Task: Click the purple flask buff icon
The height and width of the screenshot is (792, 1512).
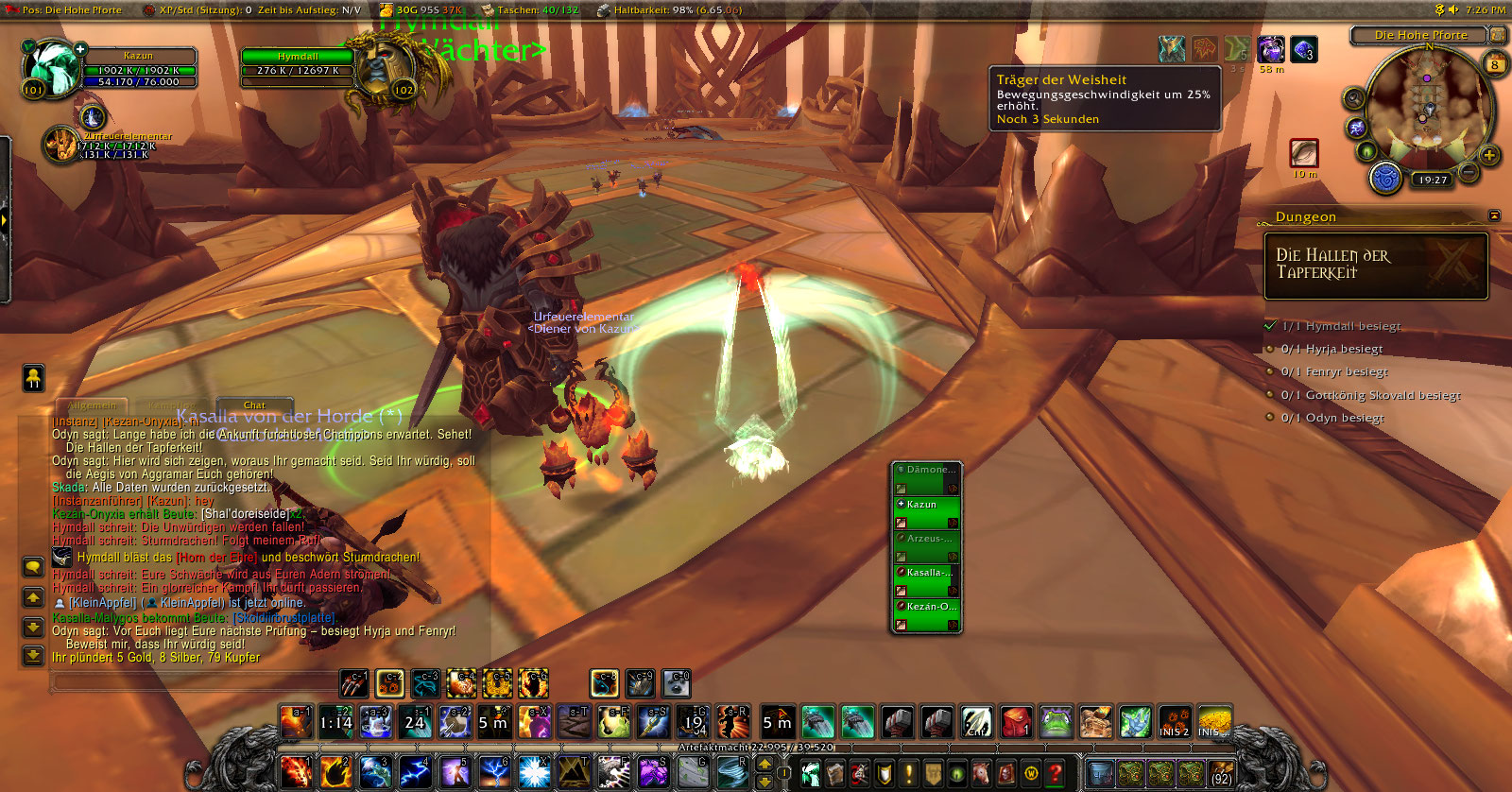Action: pos(1270,49)
